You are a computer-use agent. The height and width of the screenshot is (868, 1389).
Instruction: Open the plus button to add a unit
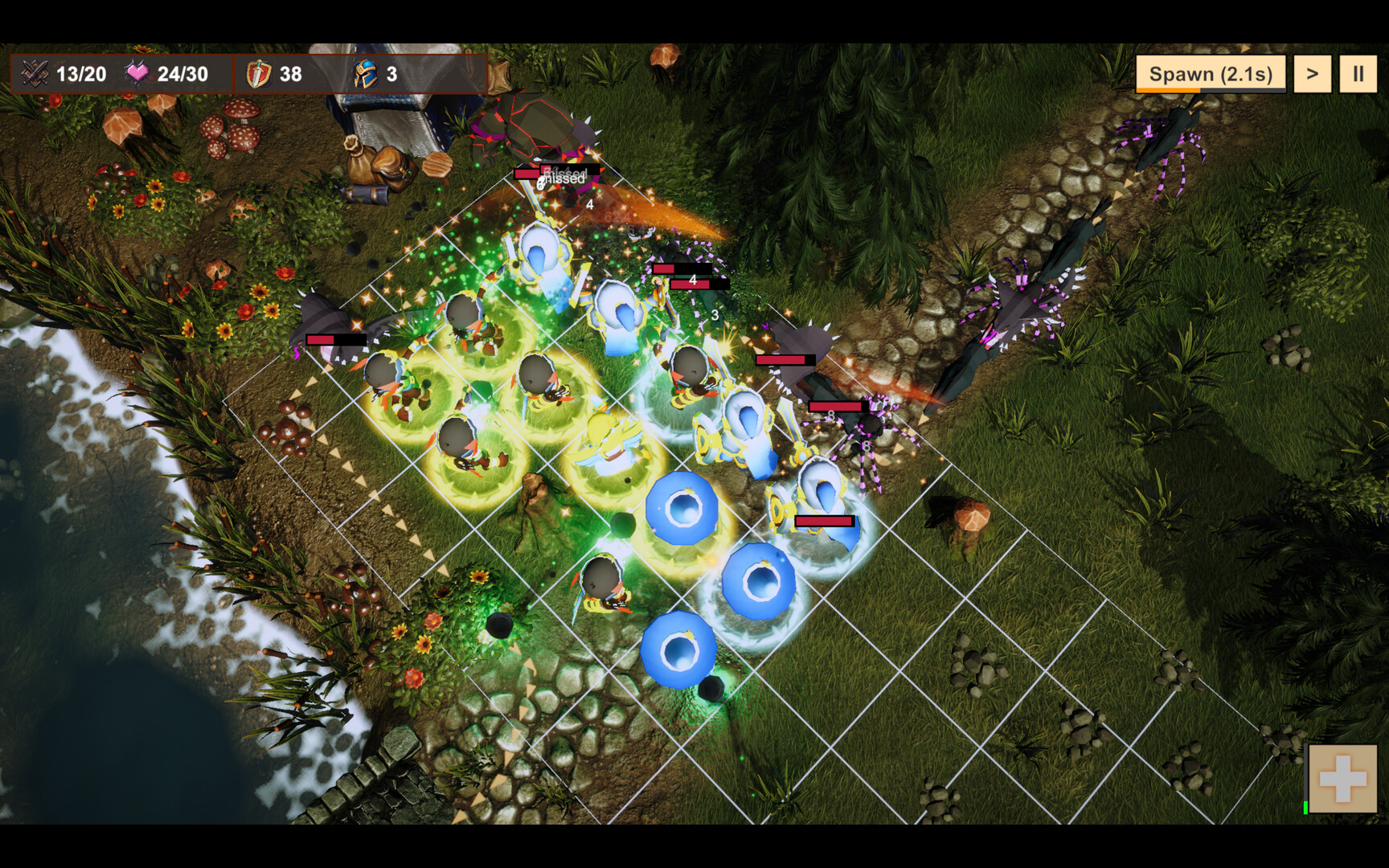1342,778
